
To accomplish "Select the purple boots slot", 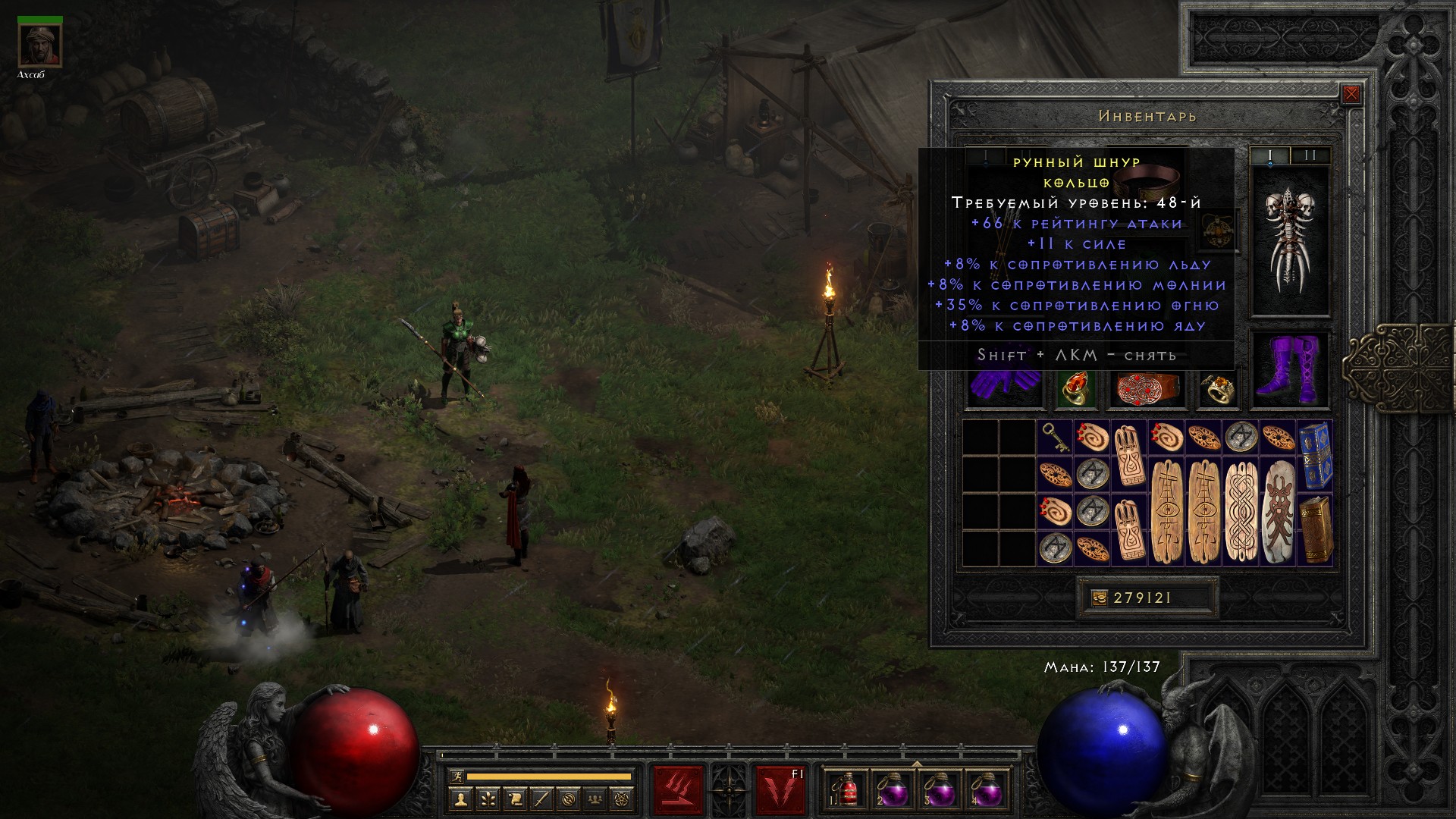I will [1289, 370].
